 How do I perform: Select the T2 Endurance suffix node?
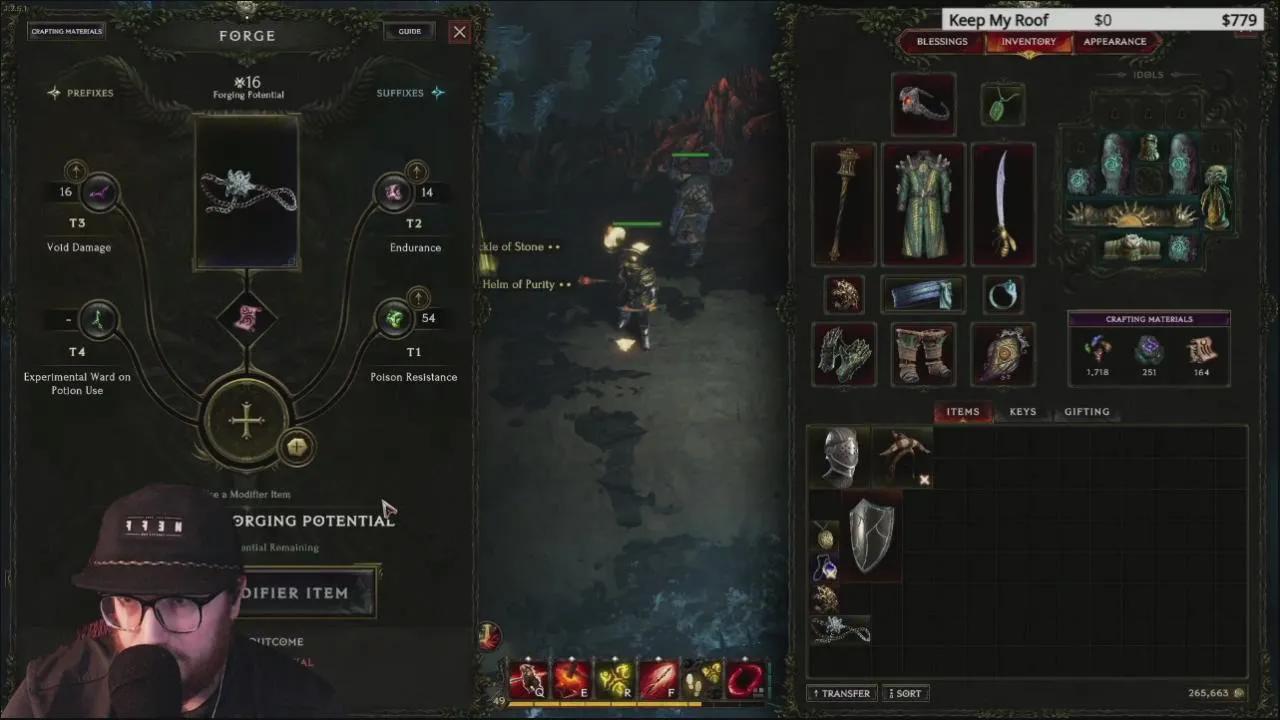point(394,191)
